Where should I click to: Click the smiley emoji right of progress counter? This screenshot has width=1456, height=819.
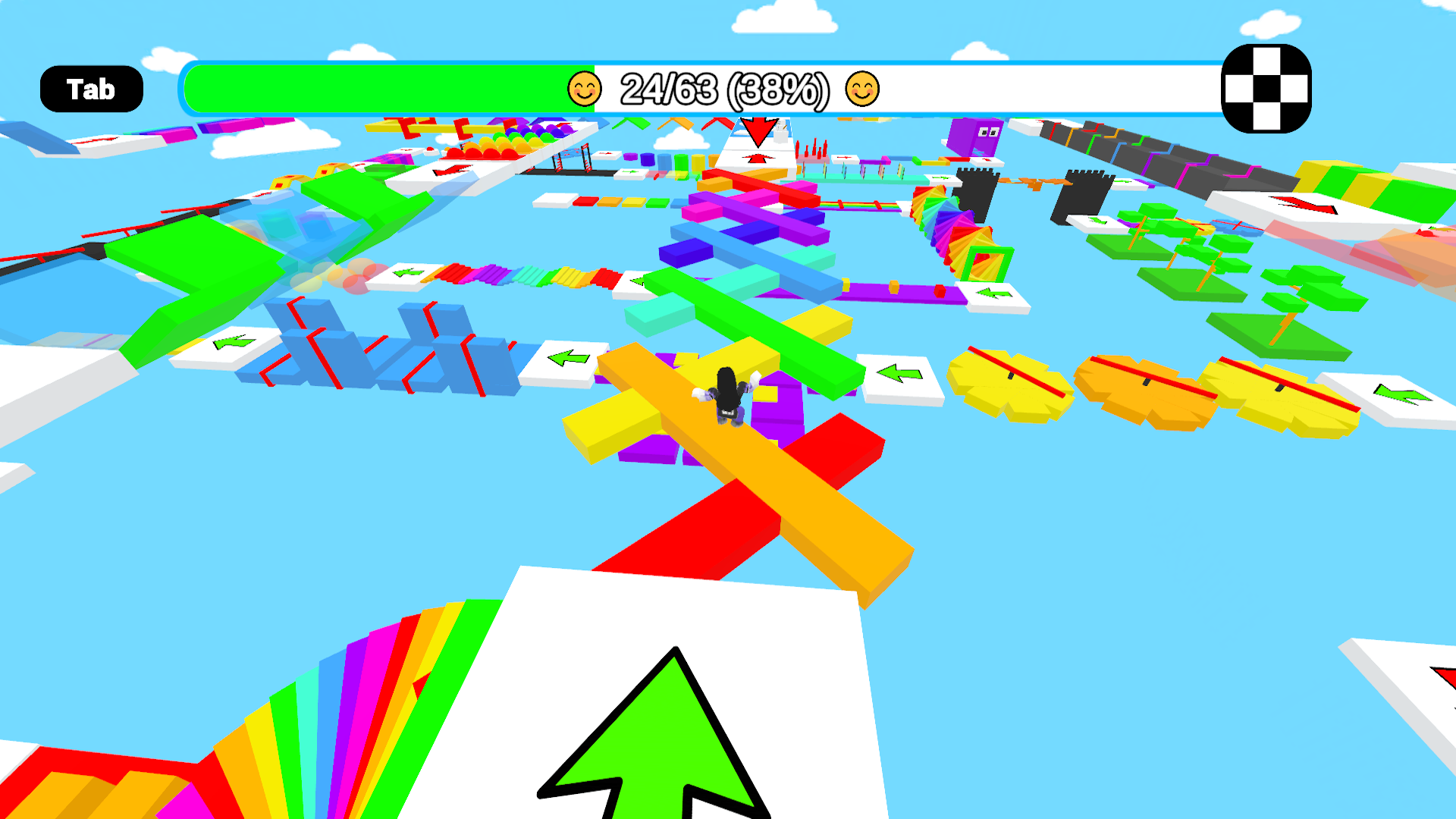[x=861, y=88]
